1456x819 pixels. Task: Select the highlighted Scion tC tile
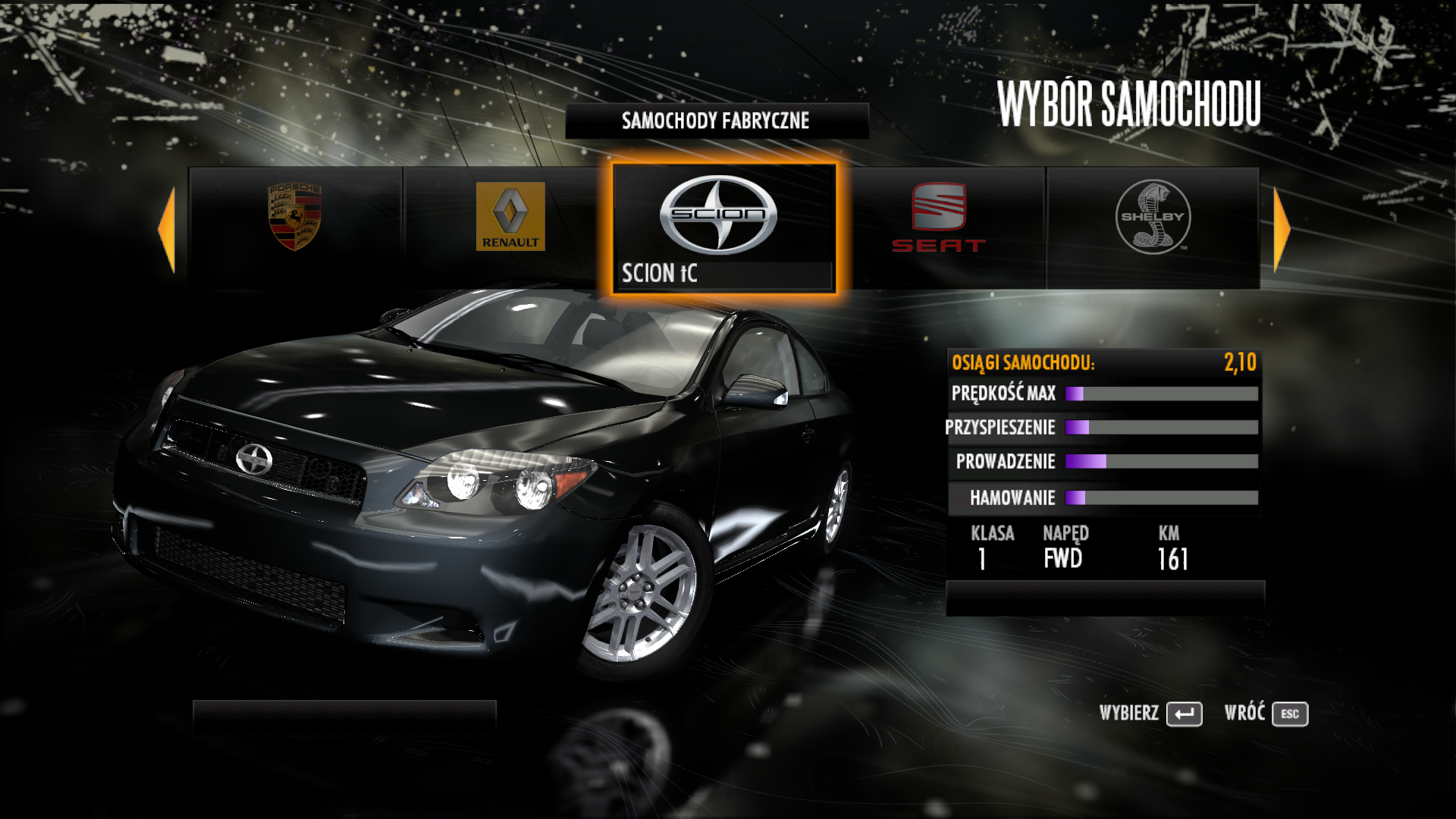click(723, 228)
